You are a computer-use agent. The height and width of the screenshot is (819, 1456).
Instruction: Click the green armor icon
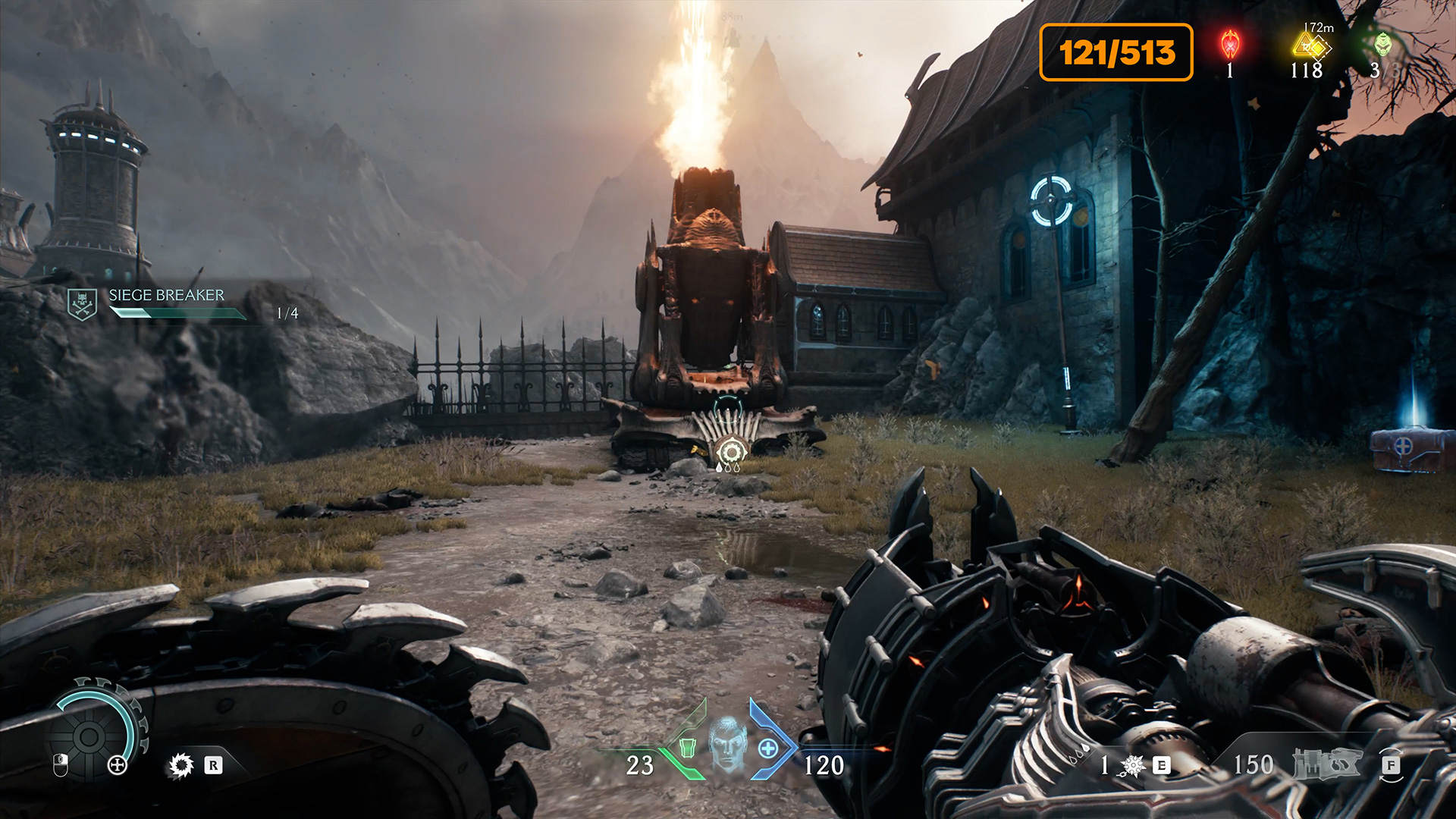point(688,748)
